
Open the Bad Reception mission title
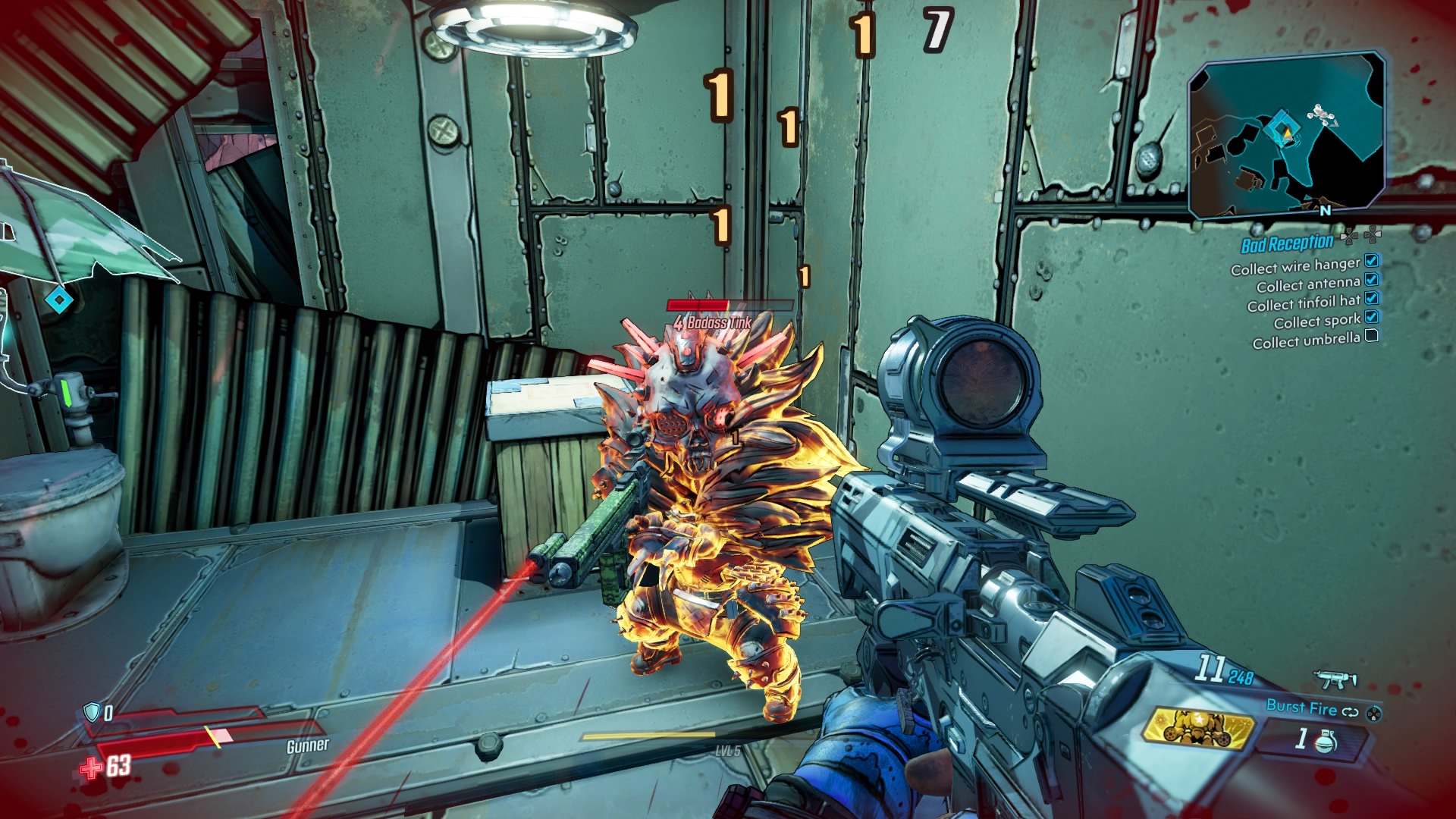tap(1287, 242)
